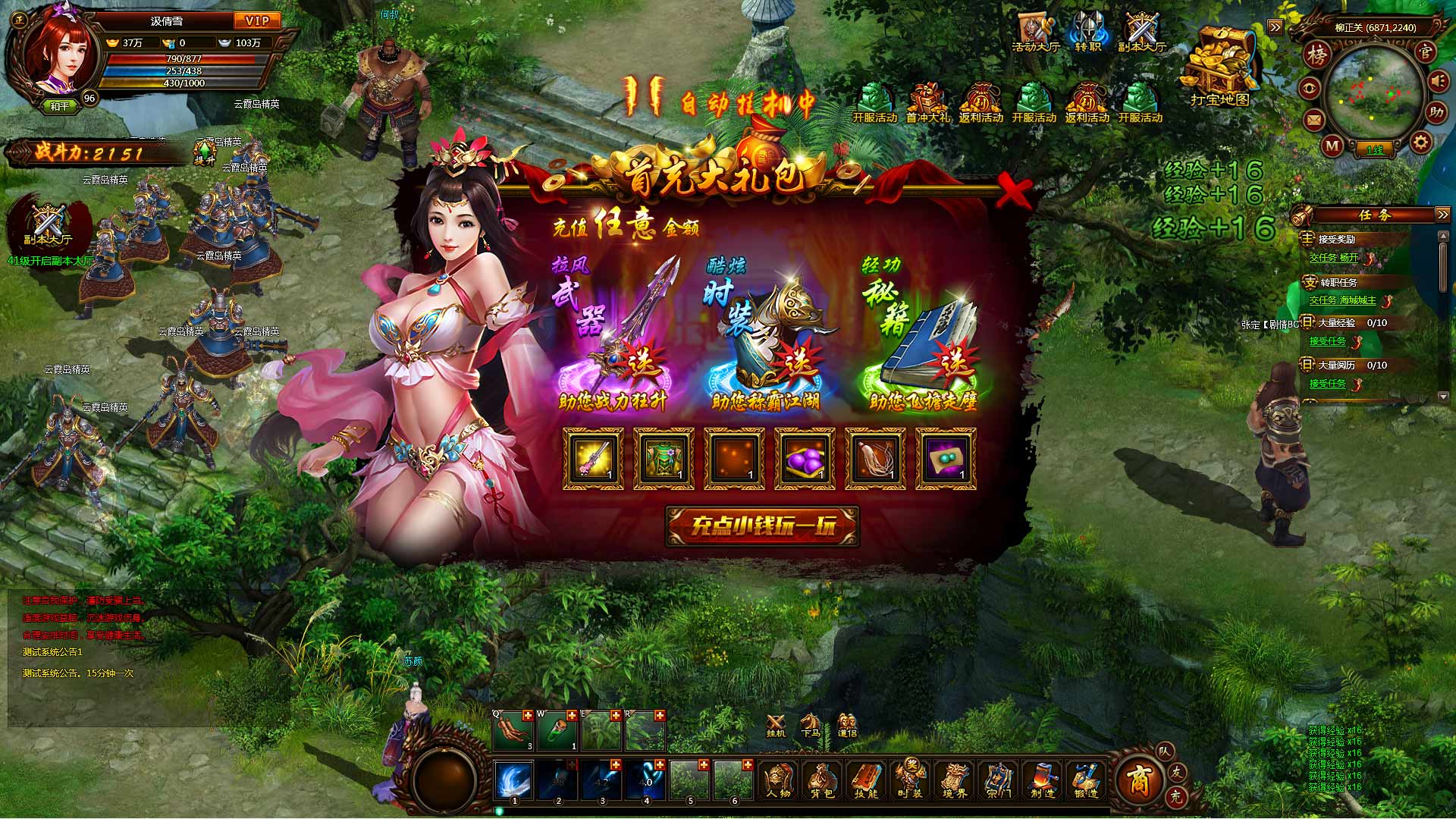1456x819 pixels.
Task: Open the mail envelope button
Action: coord(1314,120)
